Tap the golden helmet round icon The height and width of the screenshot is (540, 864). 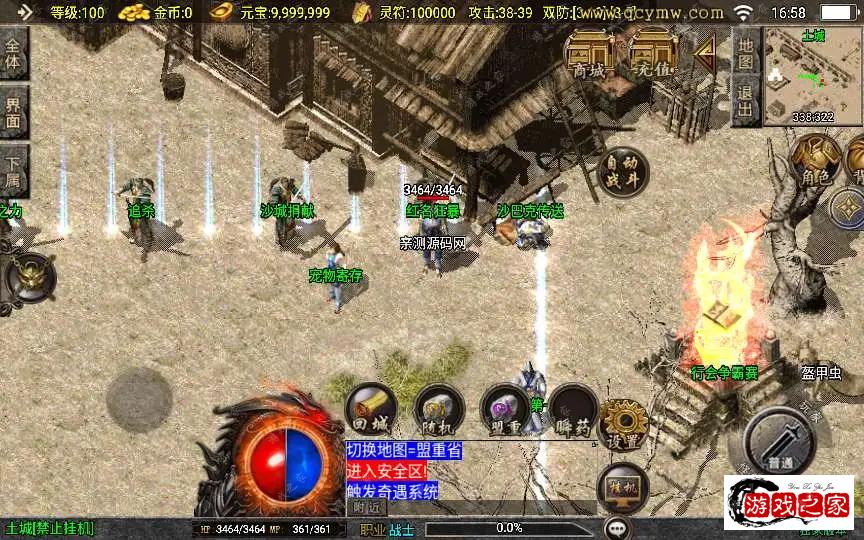[x=31, y=274]
